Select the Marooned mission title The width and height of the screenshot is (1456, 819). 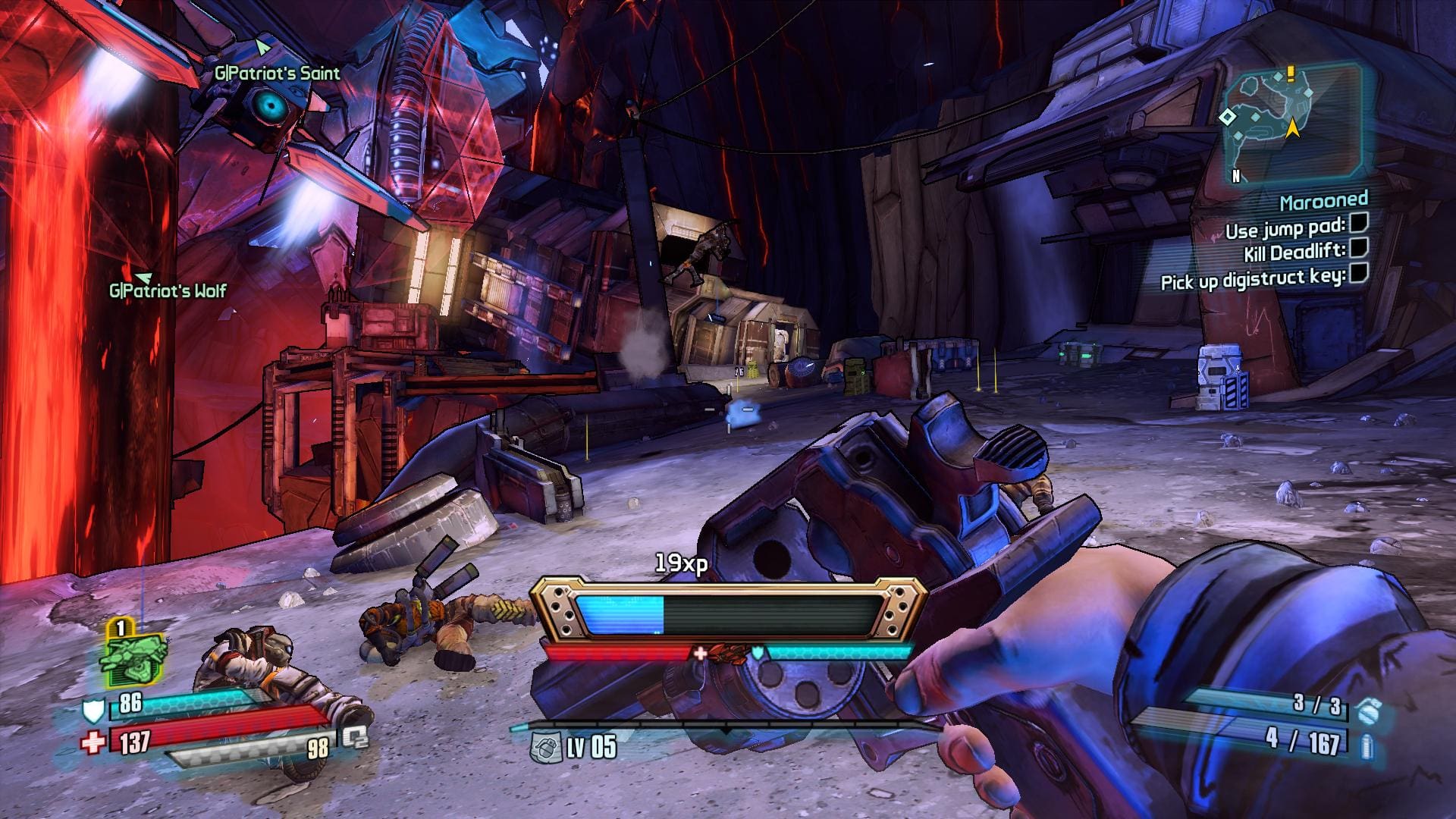(1323, 201)
